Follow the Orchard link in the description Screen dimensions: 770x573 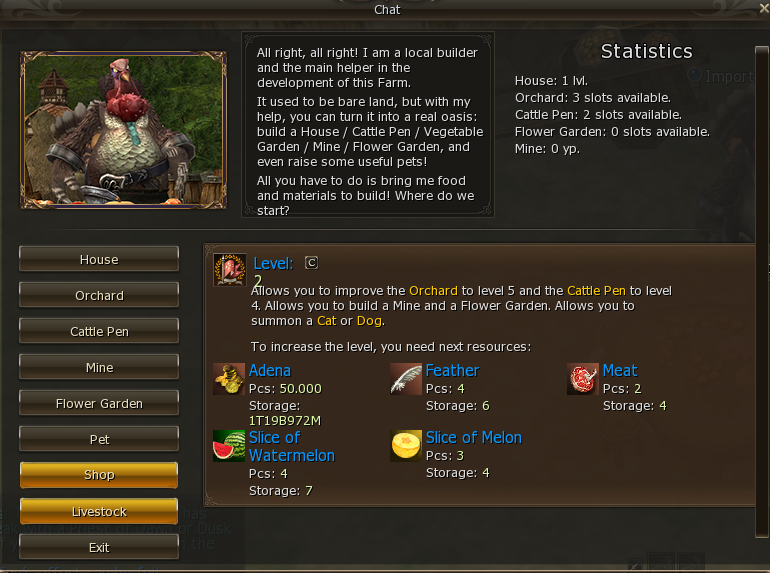coord(432,290)
